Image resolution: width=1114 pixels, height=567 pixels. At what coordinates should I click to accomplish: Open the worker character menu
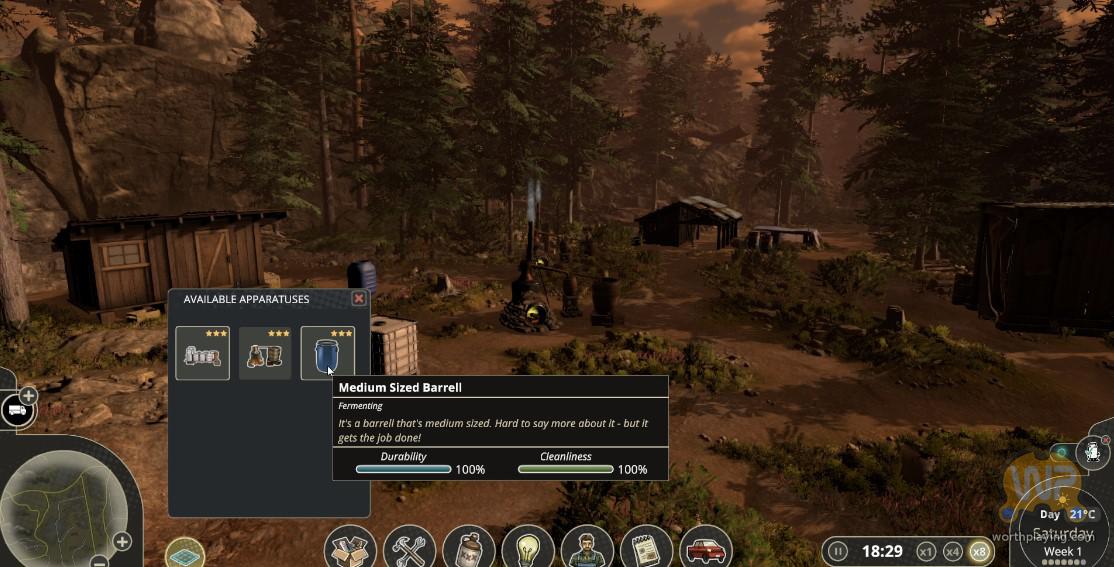(586, 549)
